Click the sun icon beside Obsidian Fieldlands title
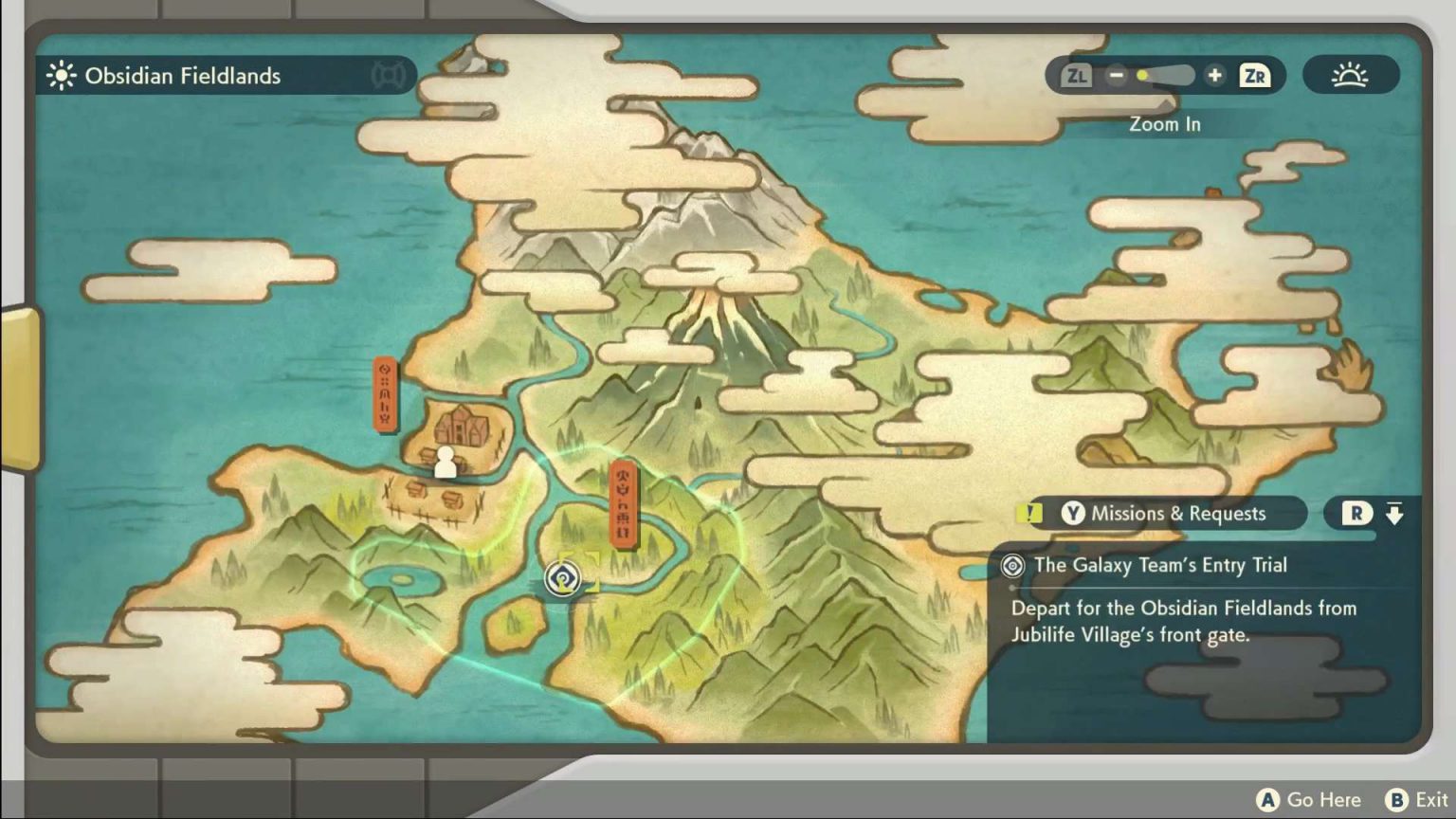1456x819 pixels. 61,76
